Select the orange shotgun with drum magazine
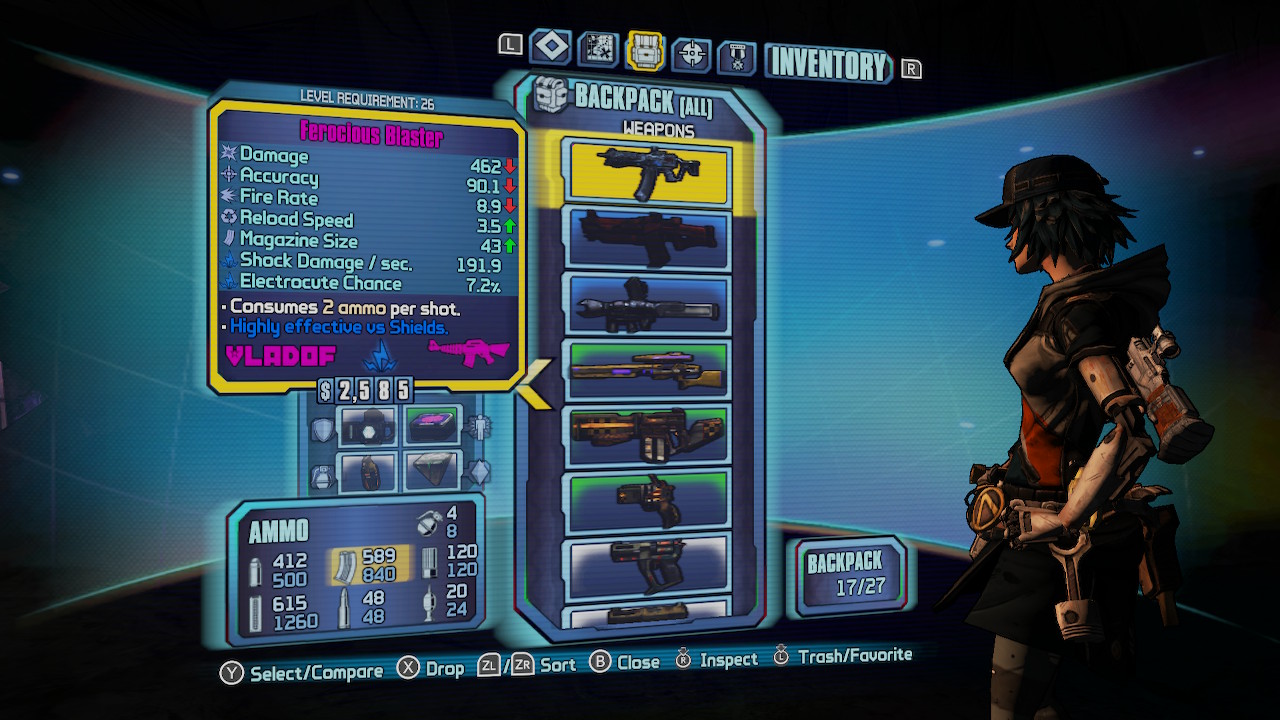 point(646,436)
